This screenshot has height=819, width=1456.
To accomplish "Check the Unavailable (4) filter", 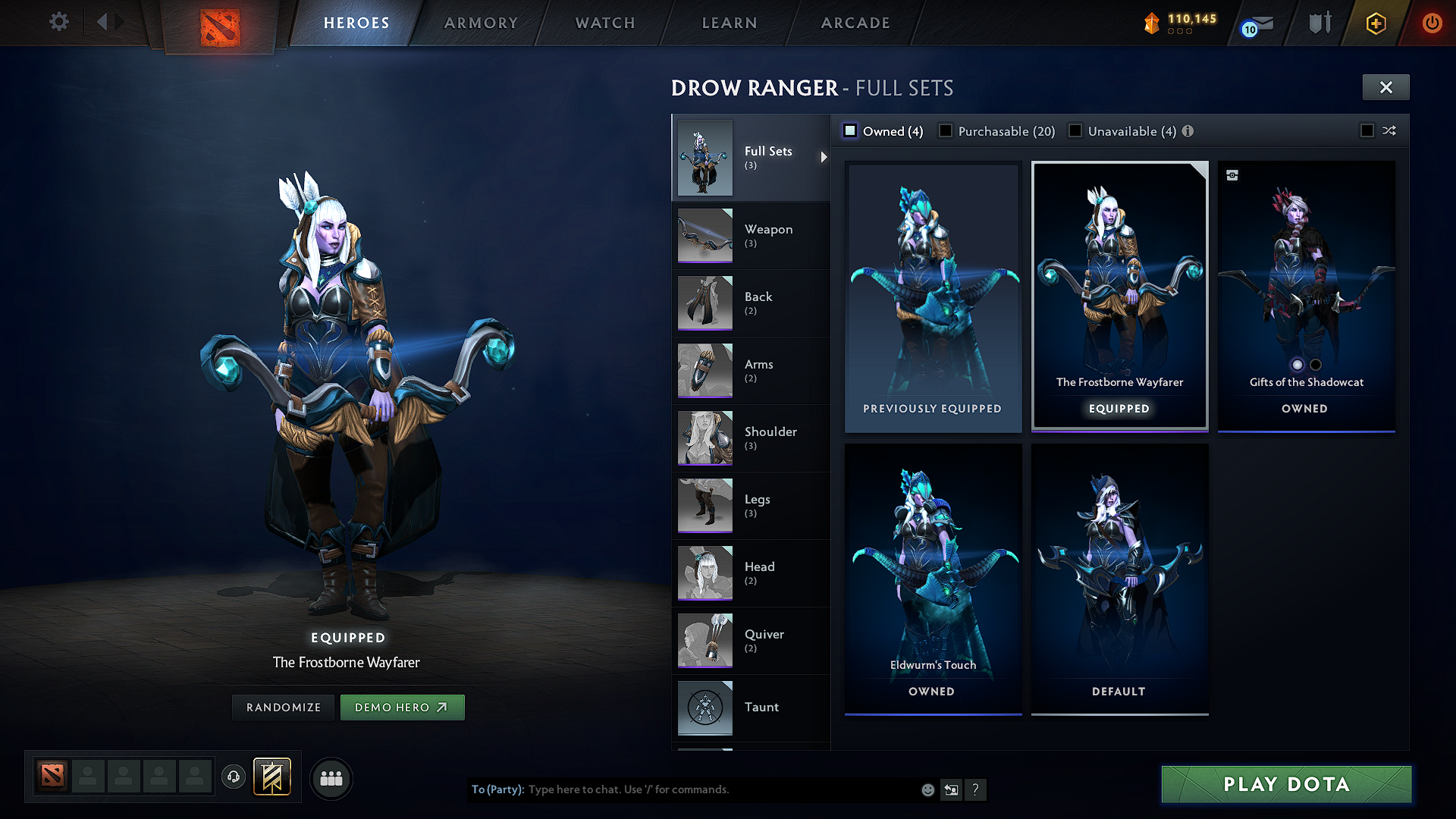I will click(1075, 130).
